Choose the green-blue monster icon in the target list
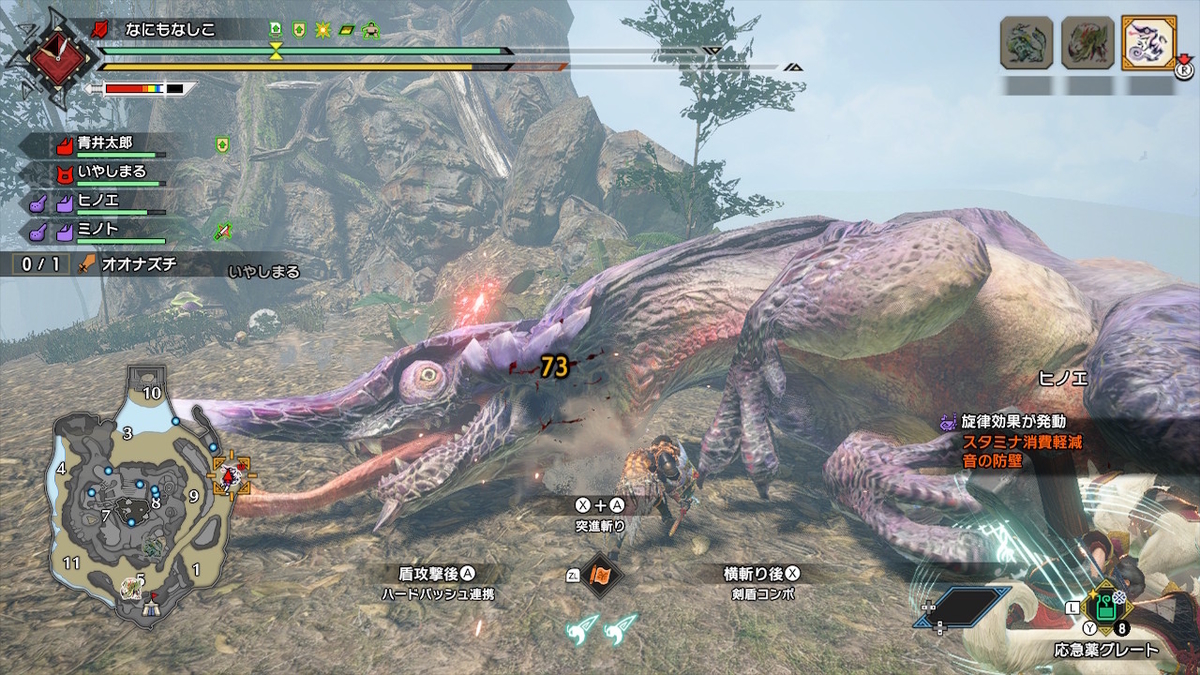1200x675 pixels. 1027,43
